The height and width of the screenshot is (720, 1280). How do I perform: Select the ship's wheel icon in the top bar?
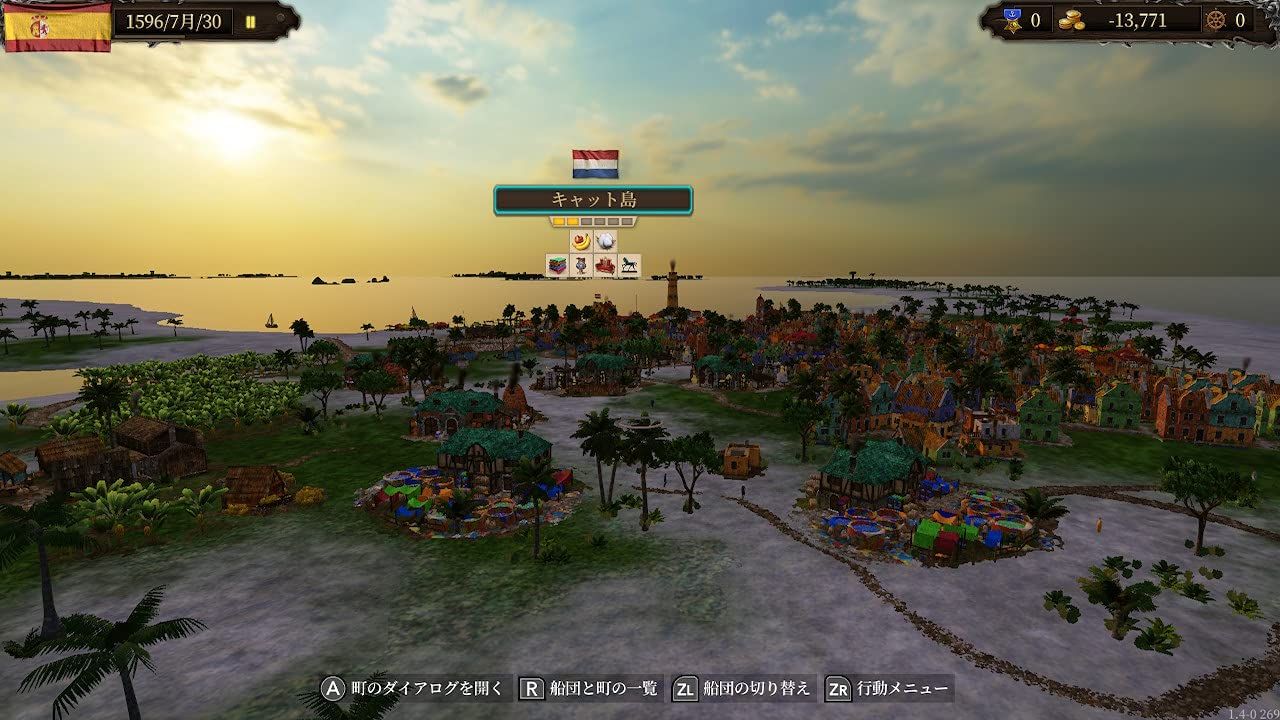pyautogui.click(x=1218, y=21)
